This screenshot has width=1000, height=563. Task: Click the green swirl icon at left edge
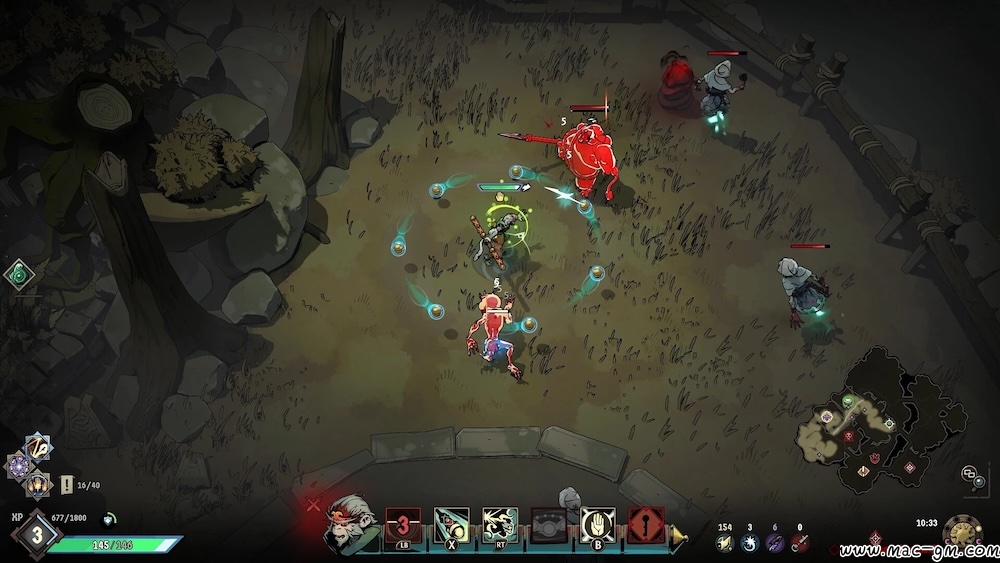(x=18, y=275)
